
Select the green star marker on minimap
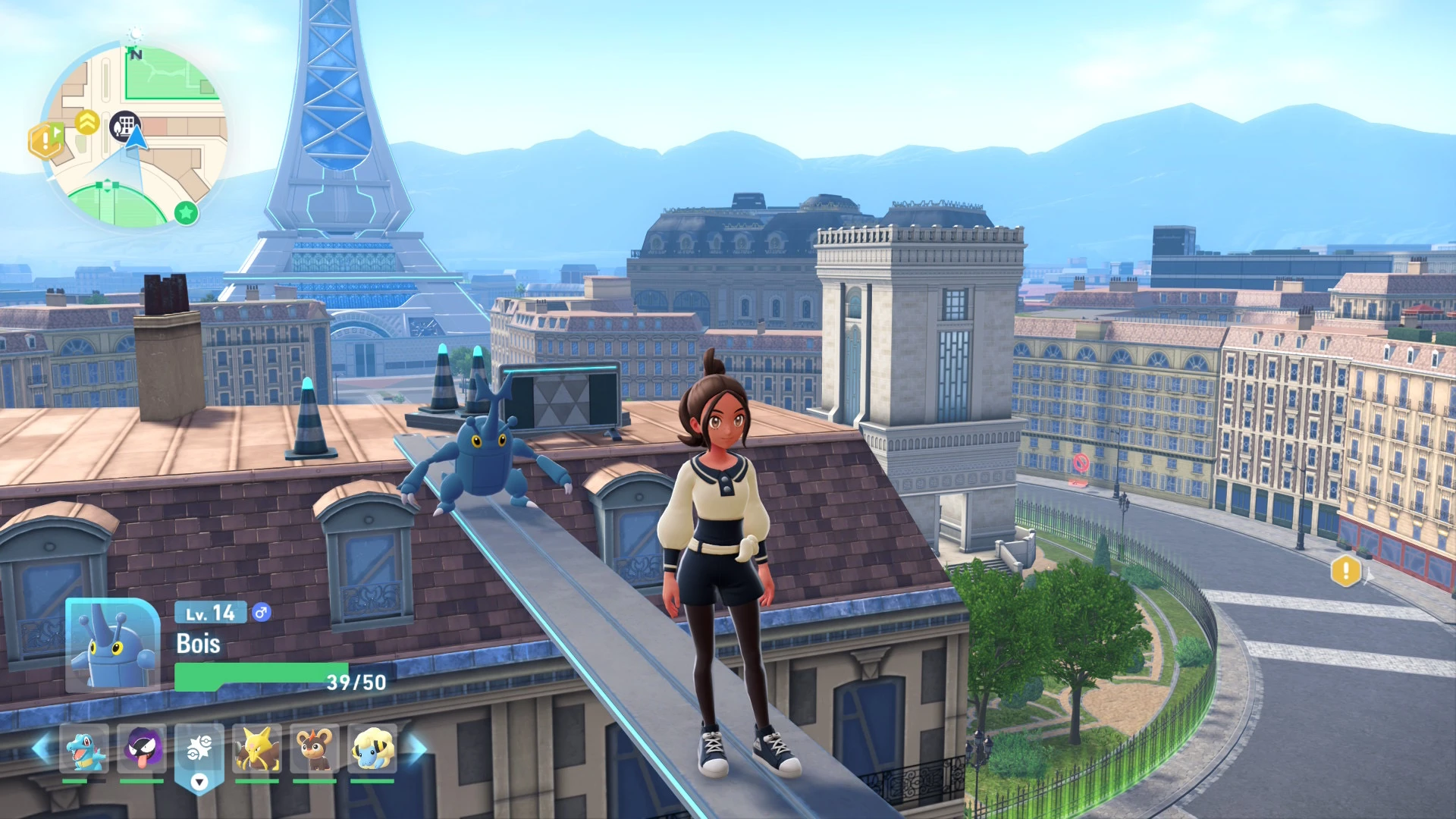[186, 213]
